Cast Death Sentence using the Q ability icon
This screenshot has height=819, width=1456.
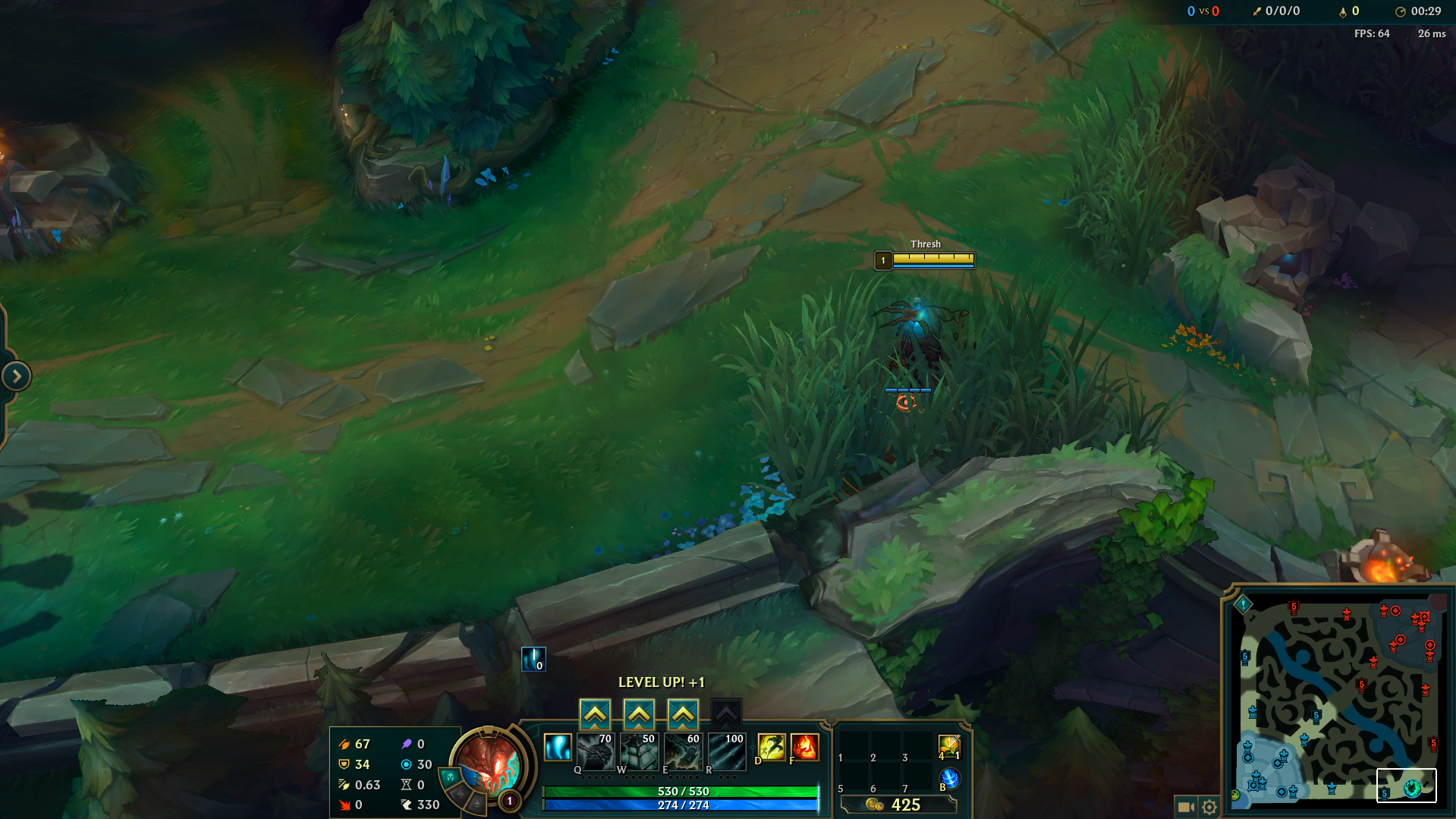pos(596,751)
